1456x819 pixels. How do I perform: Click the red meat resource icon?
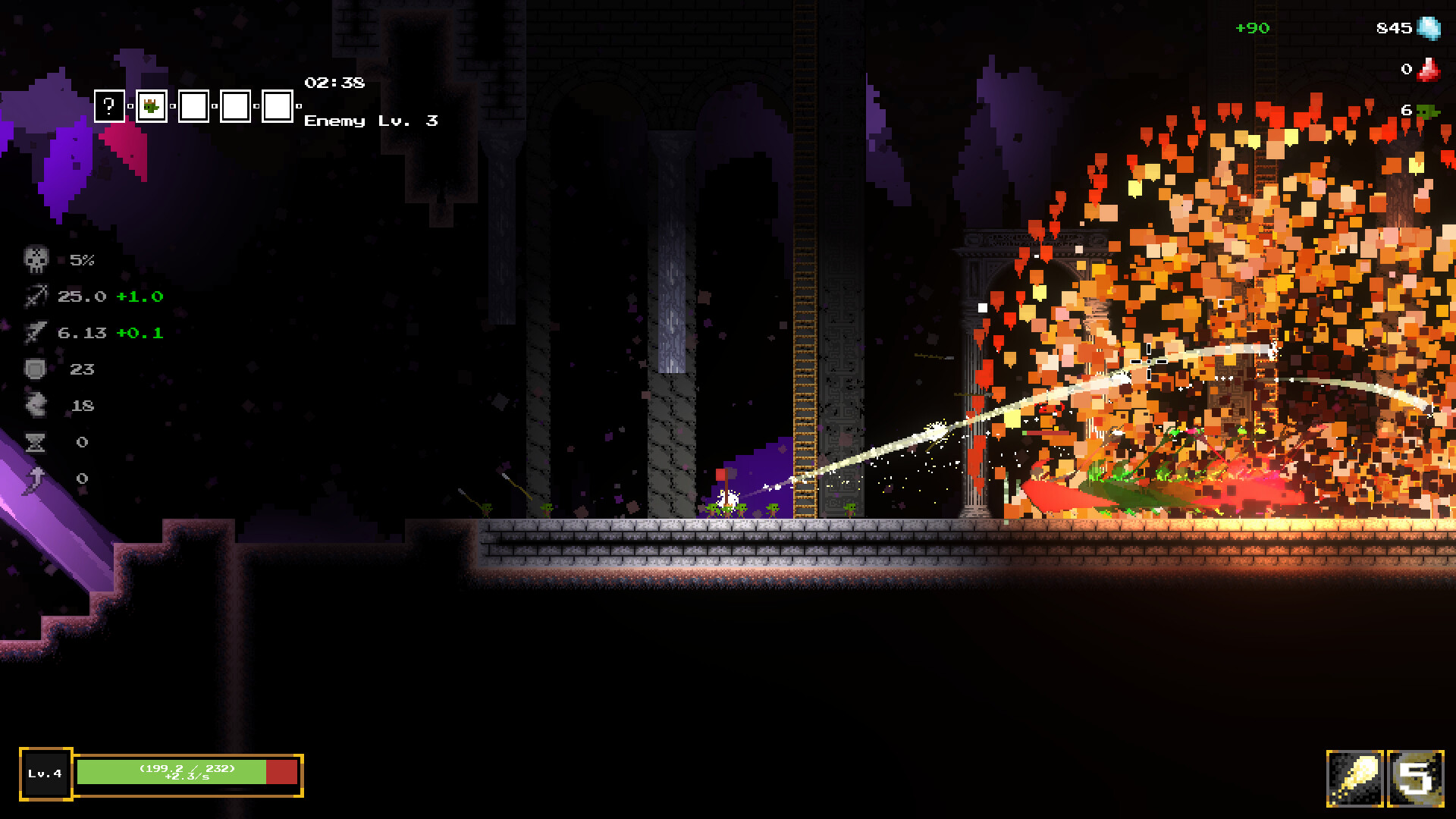point(1429,70)
